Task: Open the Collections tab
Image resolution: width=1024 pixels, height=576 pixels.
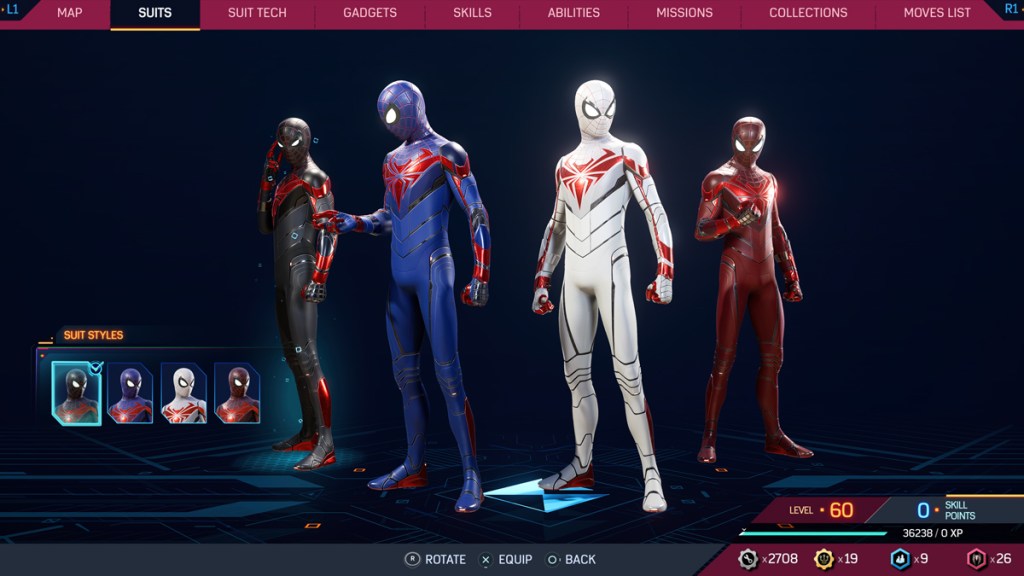Action: pos(808,13)
